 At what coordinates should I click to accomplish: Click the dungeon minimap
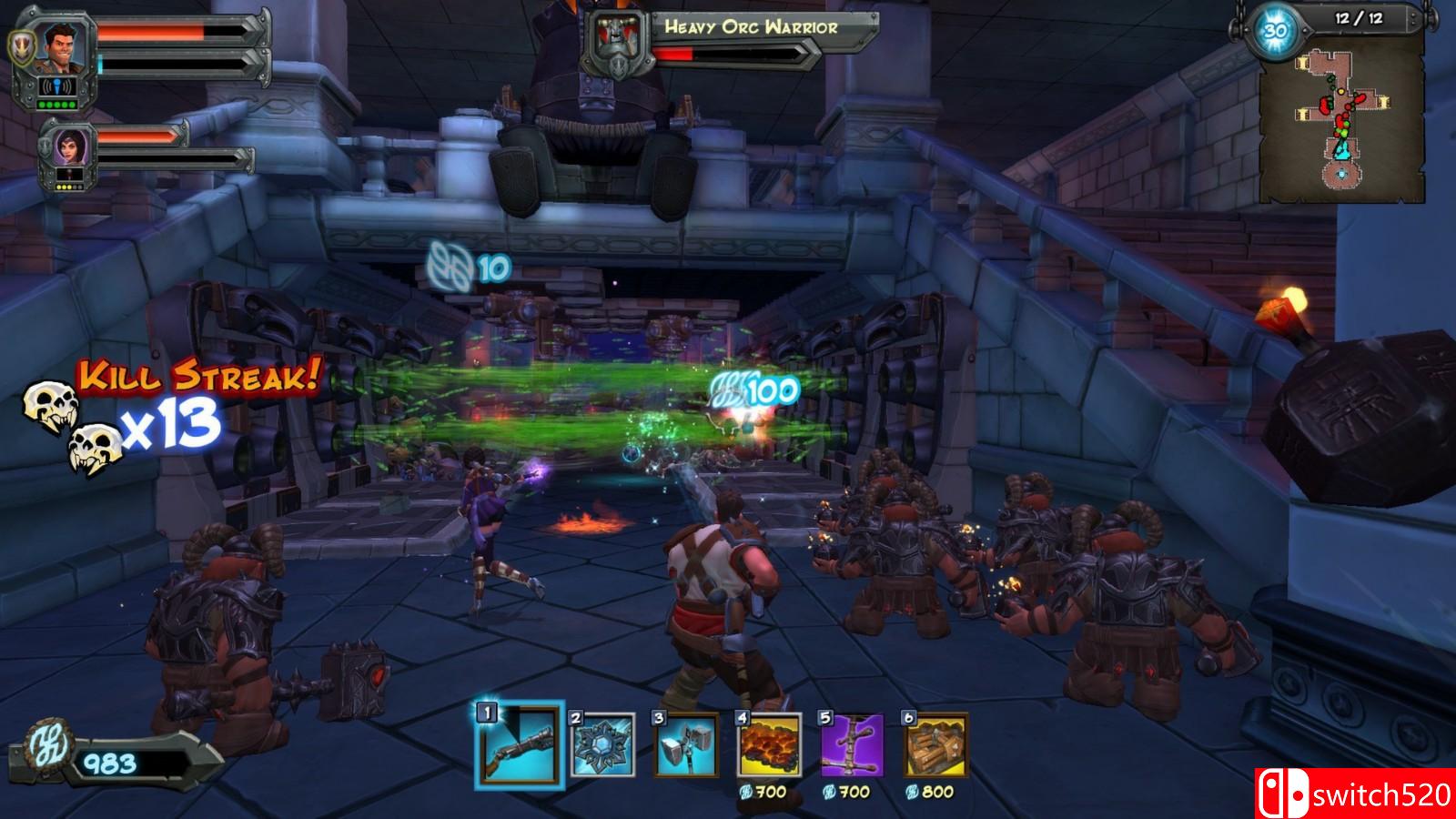(1341, 123)
